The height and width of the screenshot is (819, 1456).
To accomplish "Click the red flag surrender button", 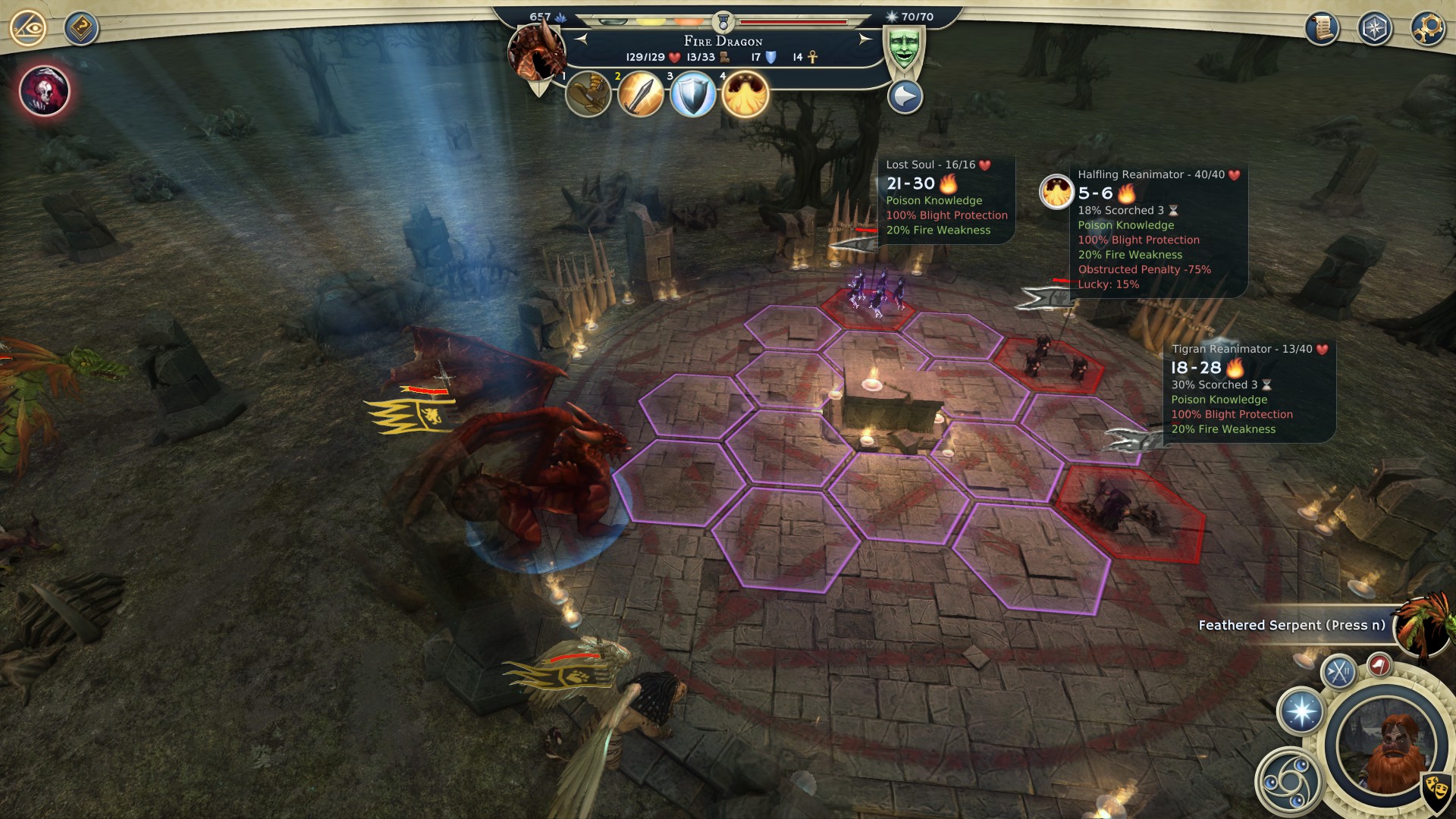I will point(1379,666).
